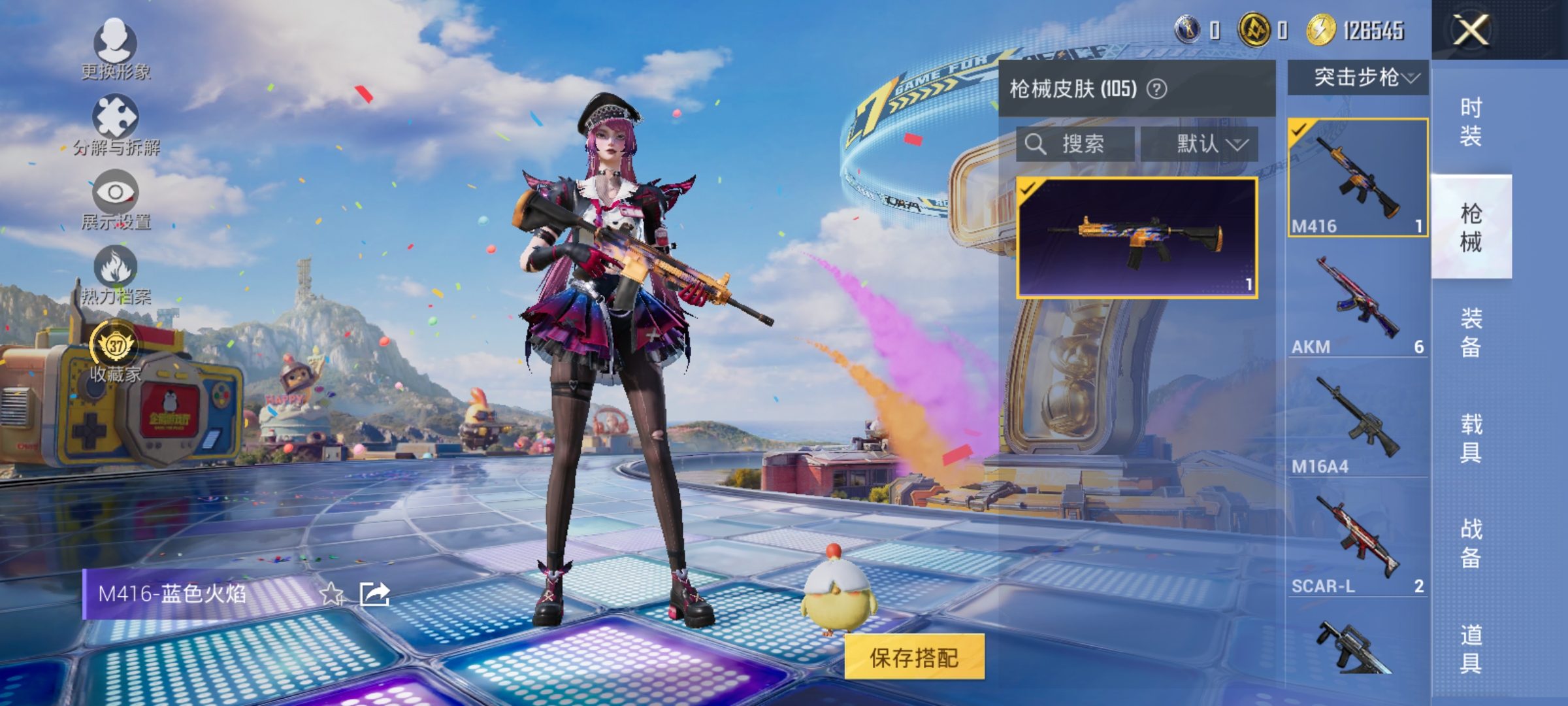Click the magnifier icon in the search bar
The width and height of the screenshot is (1568, 706).
[x=1036, y=145]
